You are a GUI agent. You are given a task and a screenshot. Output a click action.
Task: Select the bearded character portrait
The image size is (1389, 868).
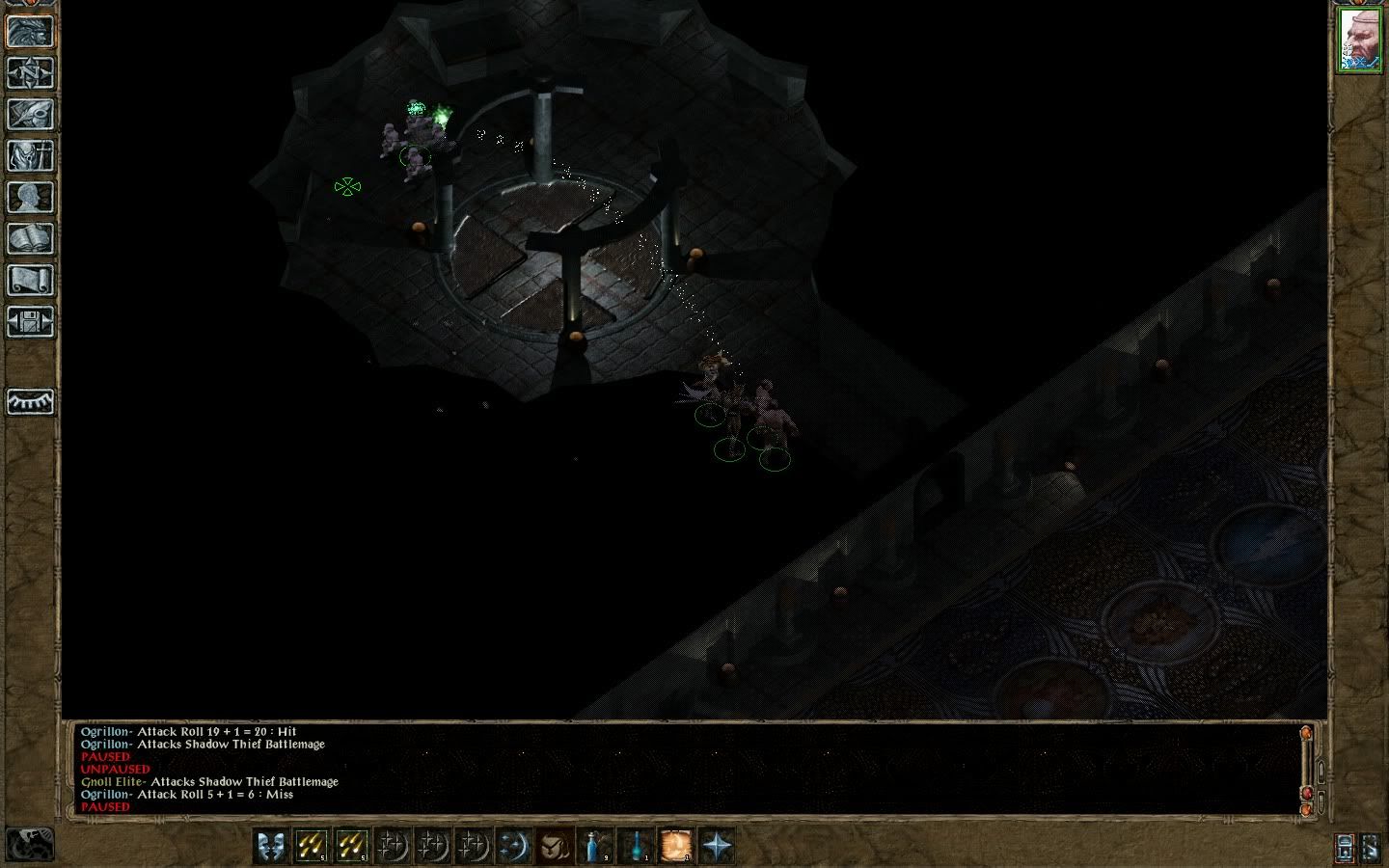coord(1359,41)
